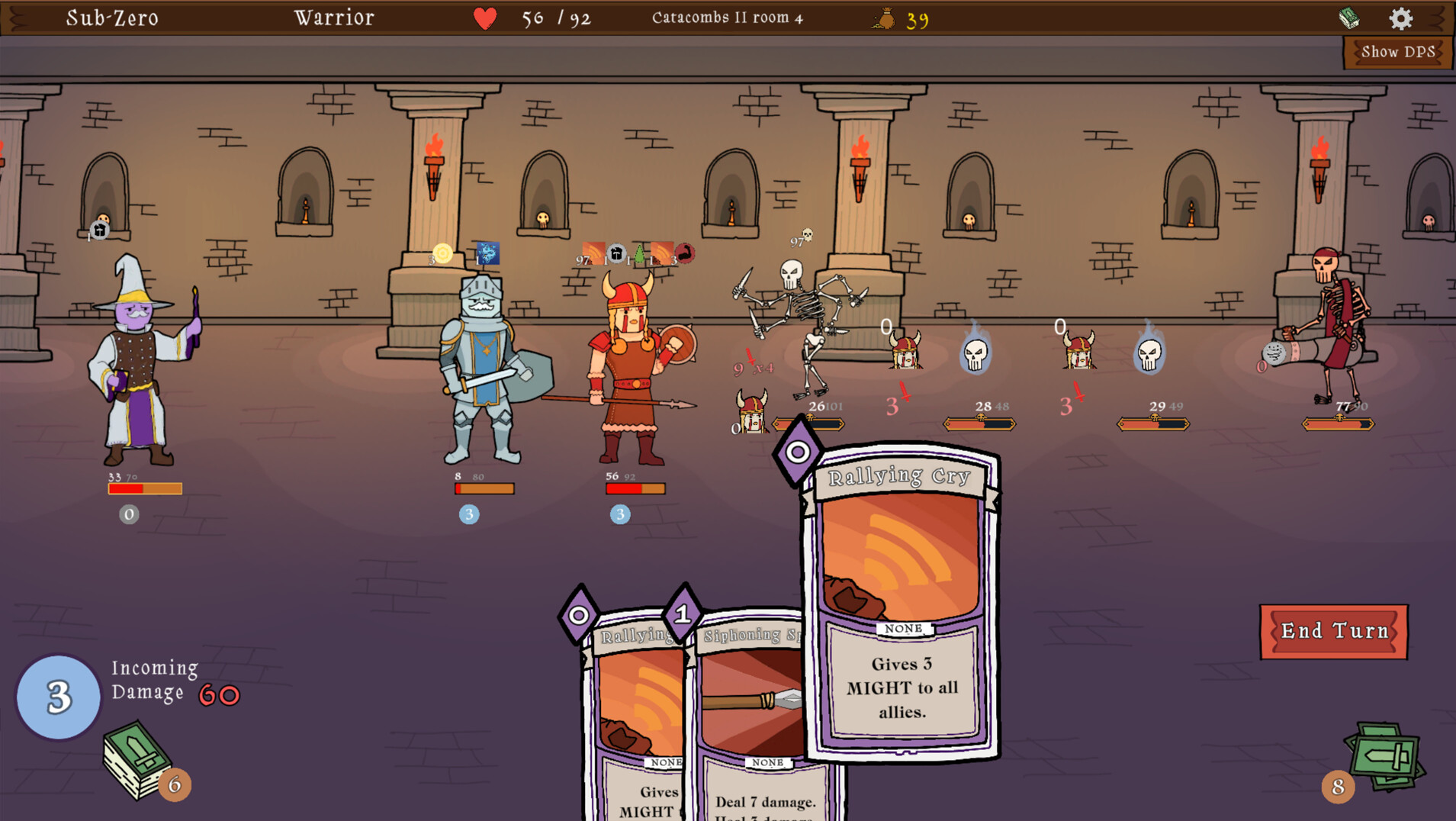Click the gold pouch icon

point(882,18)
